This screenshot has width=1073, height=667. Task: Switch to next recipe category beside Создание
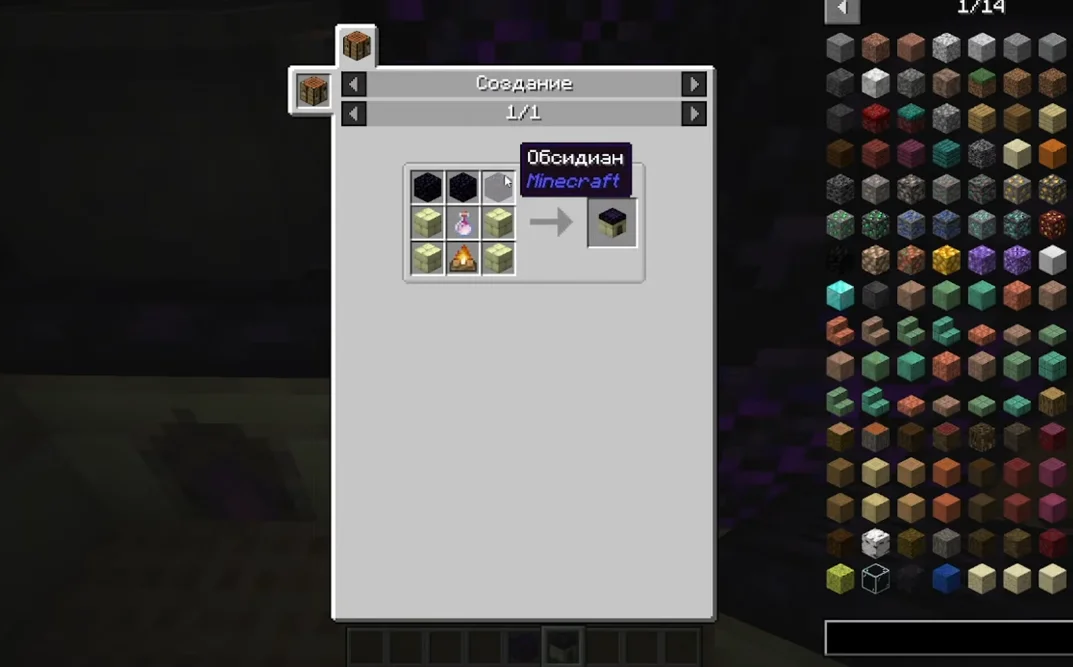pos(694,84)
